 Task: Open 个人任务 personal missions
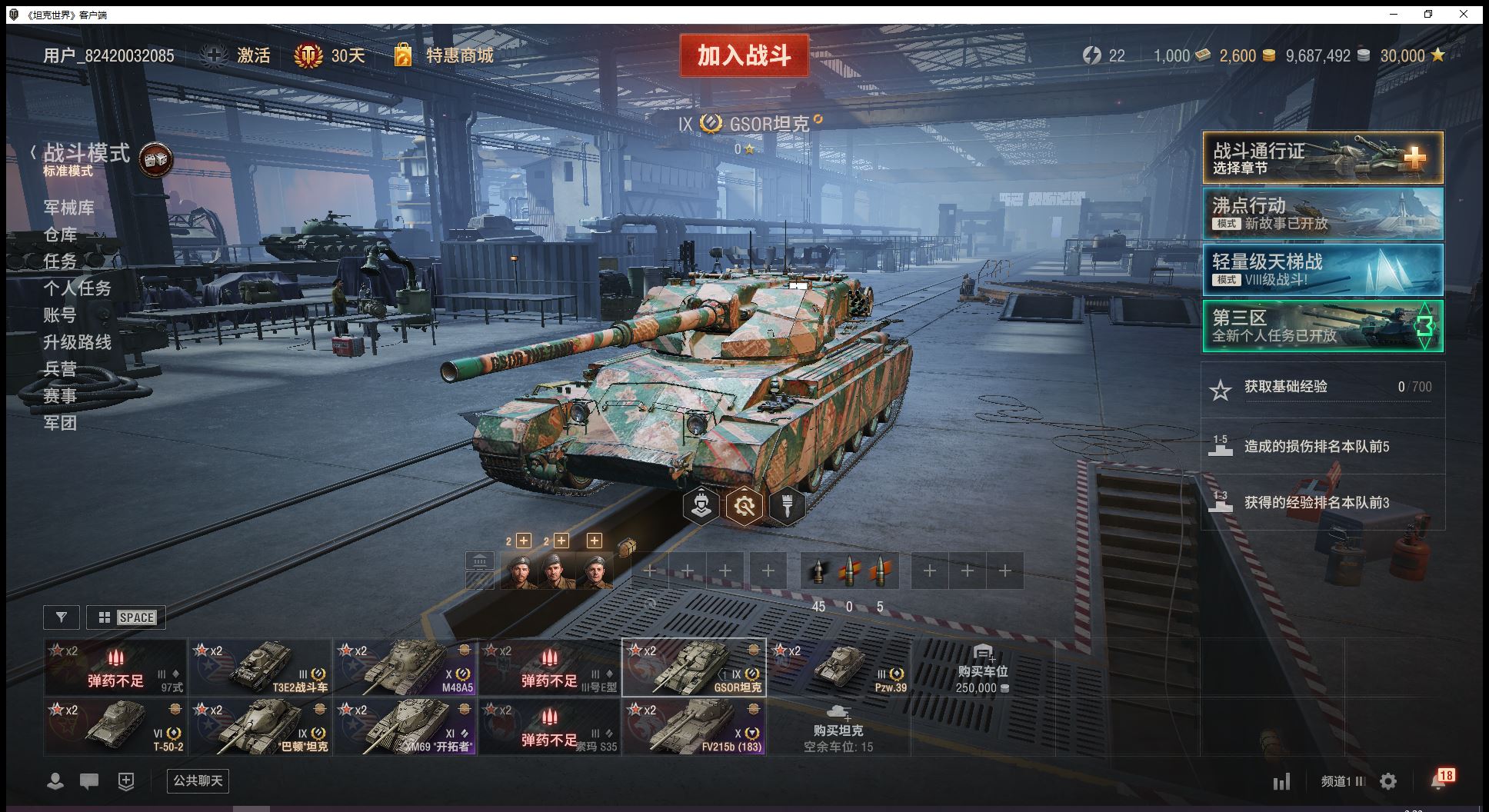tap(77, 288)
